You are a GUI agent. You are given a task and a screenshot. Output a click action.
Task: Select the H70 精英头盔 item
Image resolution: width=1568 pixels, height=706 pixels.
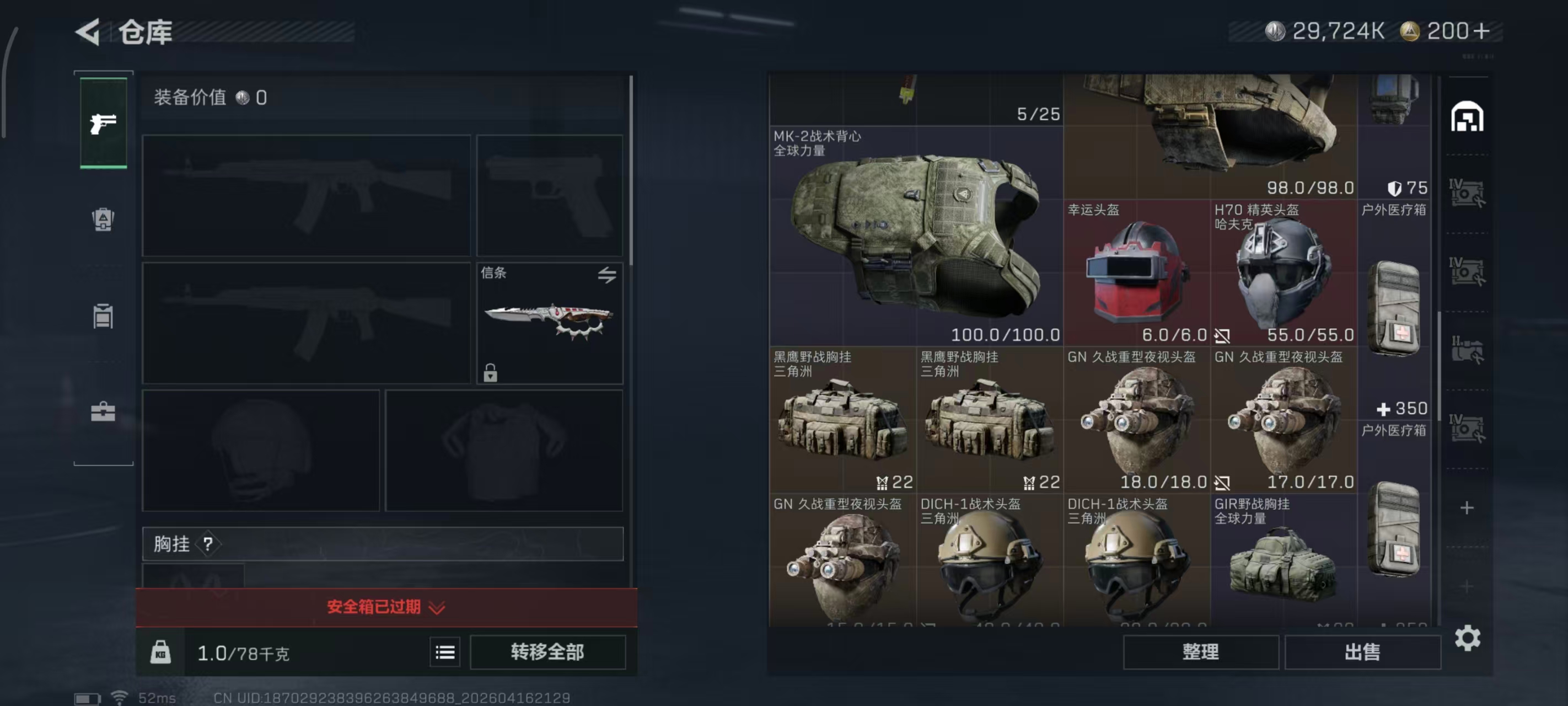point(1283,273)
